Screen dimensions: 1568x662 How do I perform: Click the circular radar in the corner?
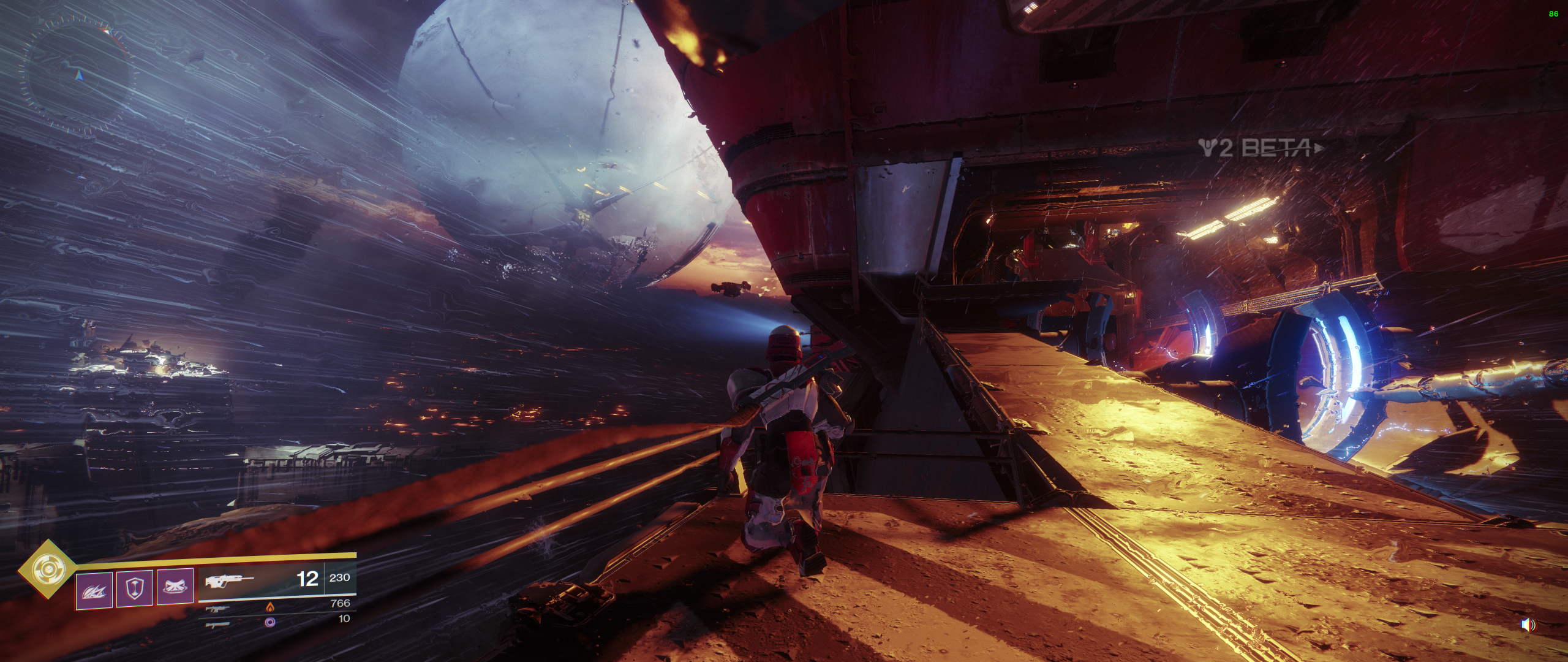78,75
